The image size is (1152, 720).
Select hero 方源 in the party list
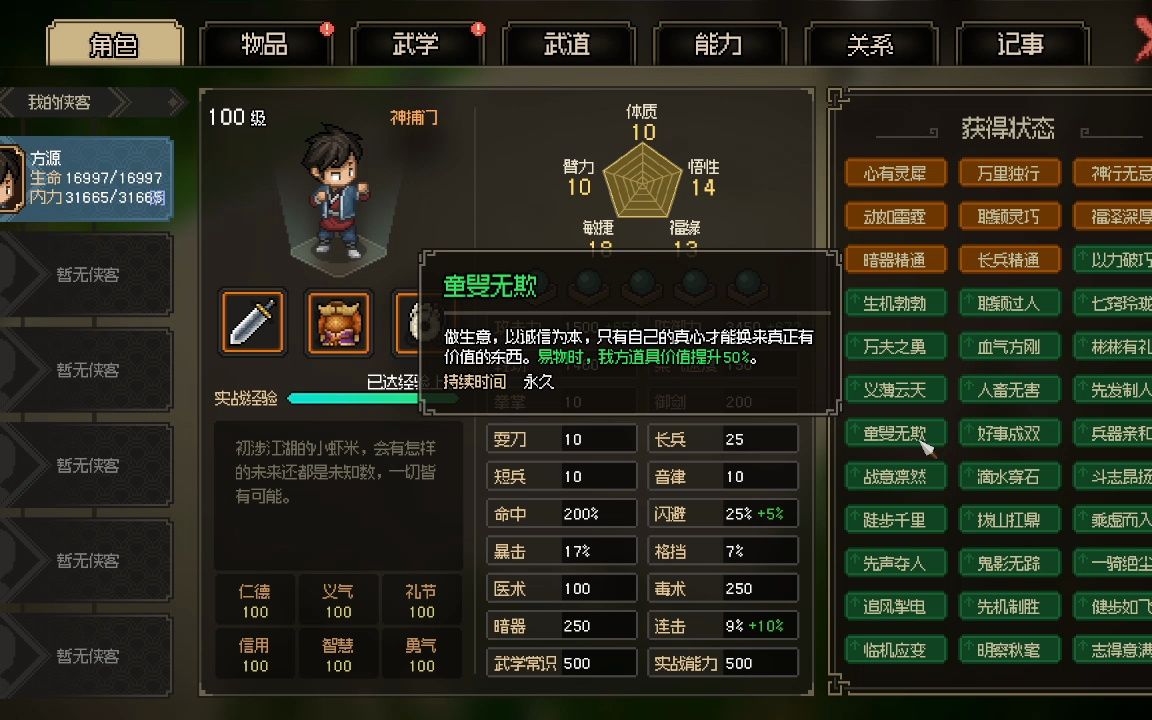(x=88, y=178)
